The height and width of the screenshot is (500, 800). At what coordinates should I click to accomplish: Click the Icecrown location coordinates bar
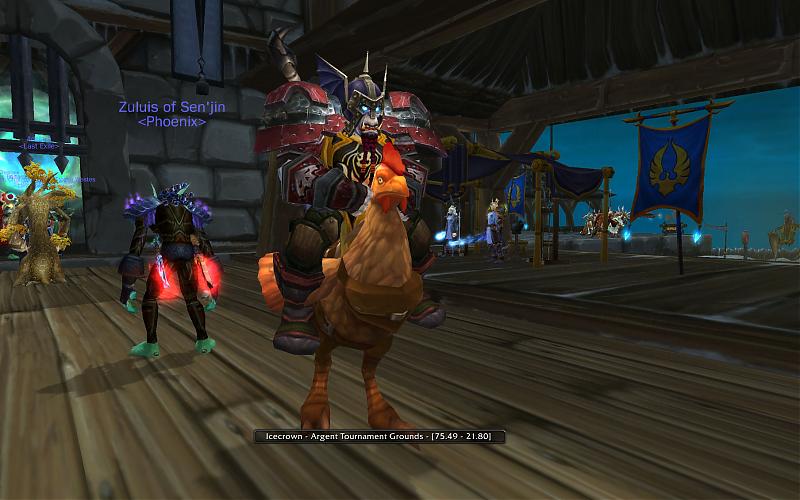[x=378, y=436]
